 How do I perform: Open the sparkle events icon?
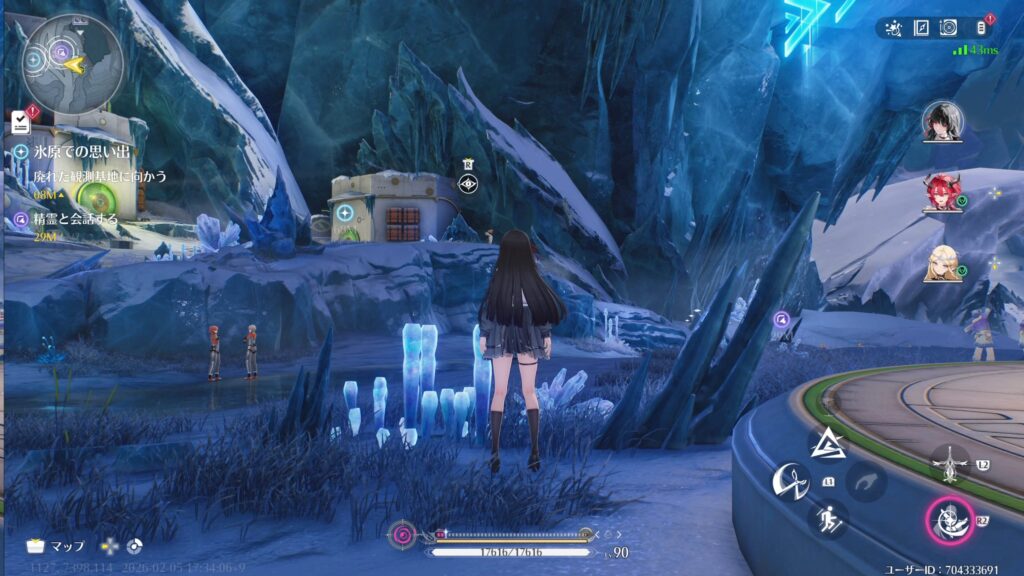pos(893,28)
